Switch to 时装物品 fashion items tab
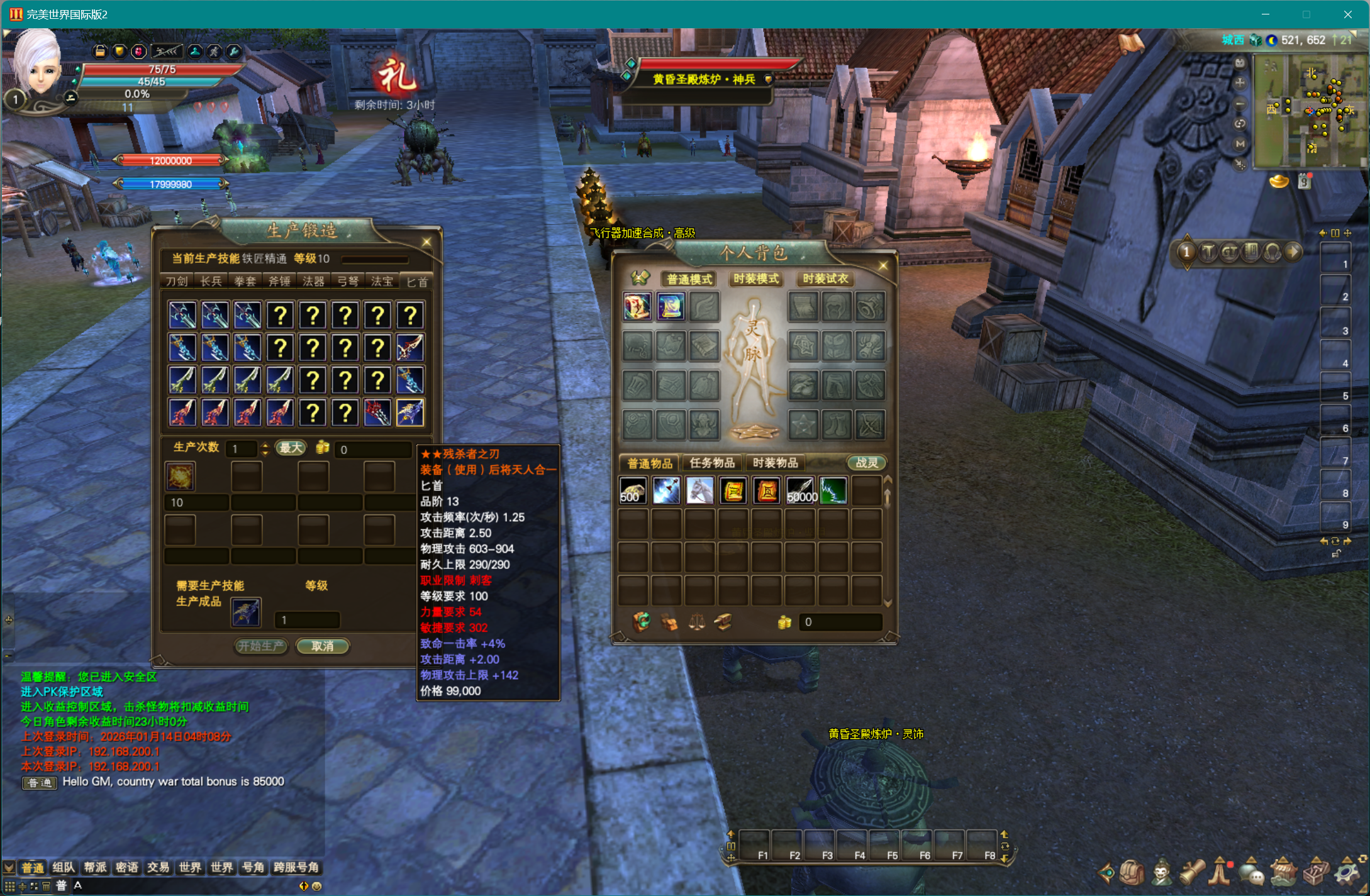The width and height of the screenshot is (1370, 896). 776,463
